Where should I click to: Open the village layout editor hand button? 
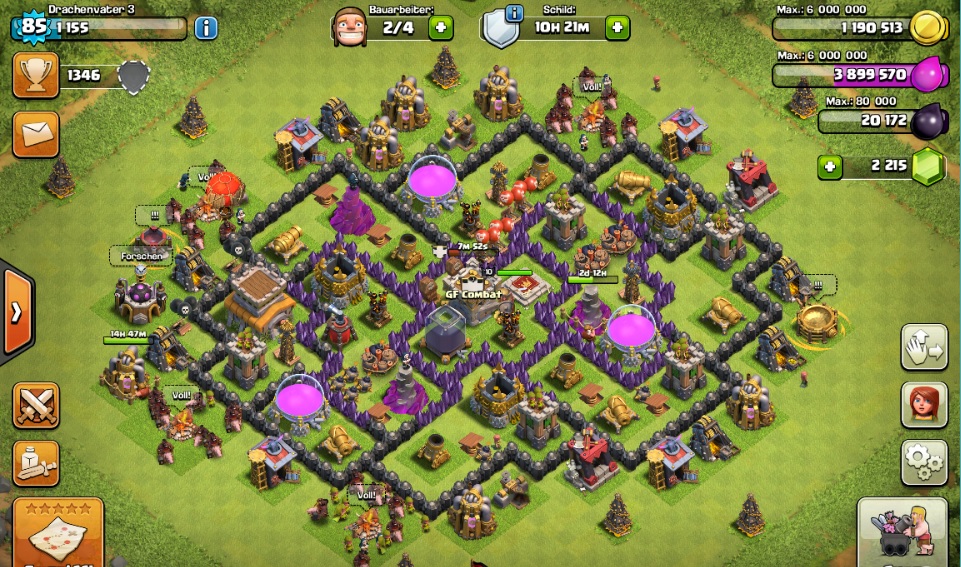point(924,346)
